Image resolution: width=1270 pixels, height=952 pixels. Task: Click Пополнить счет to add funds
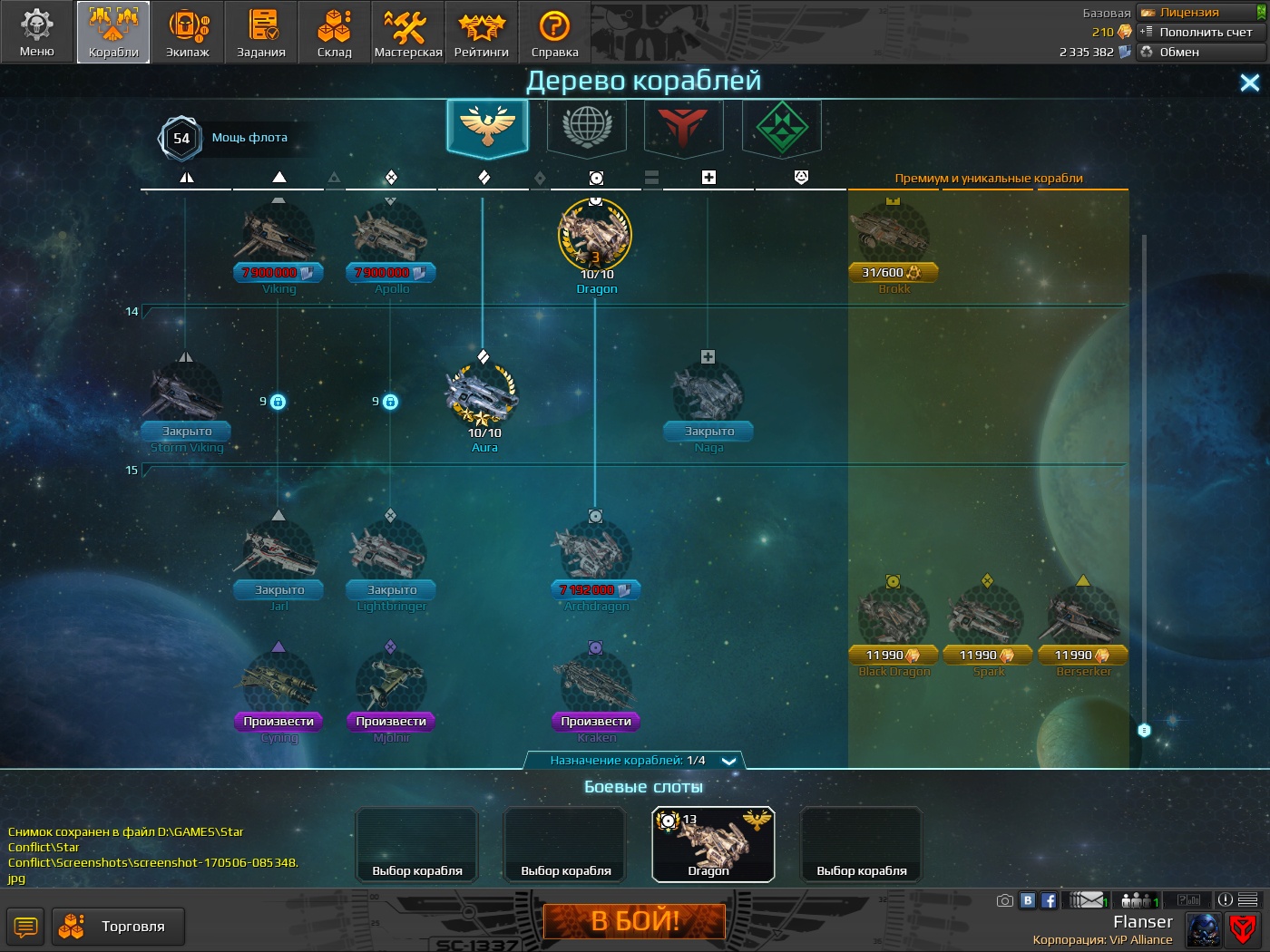pos(1201,32)
